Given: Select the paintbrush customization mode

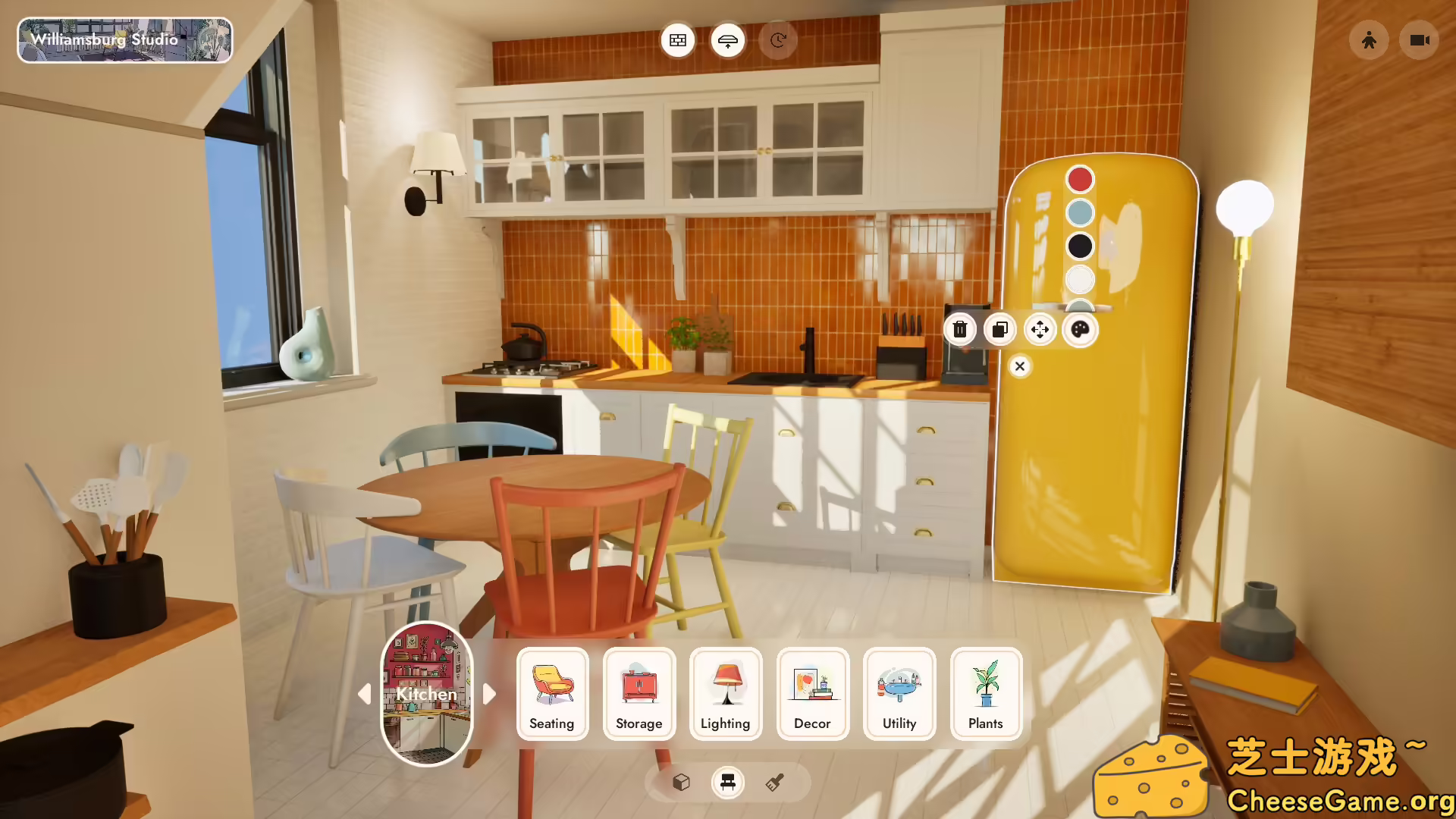Looking at the screenshot, I should 775,783.
